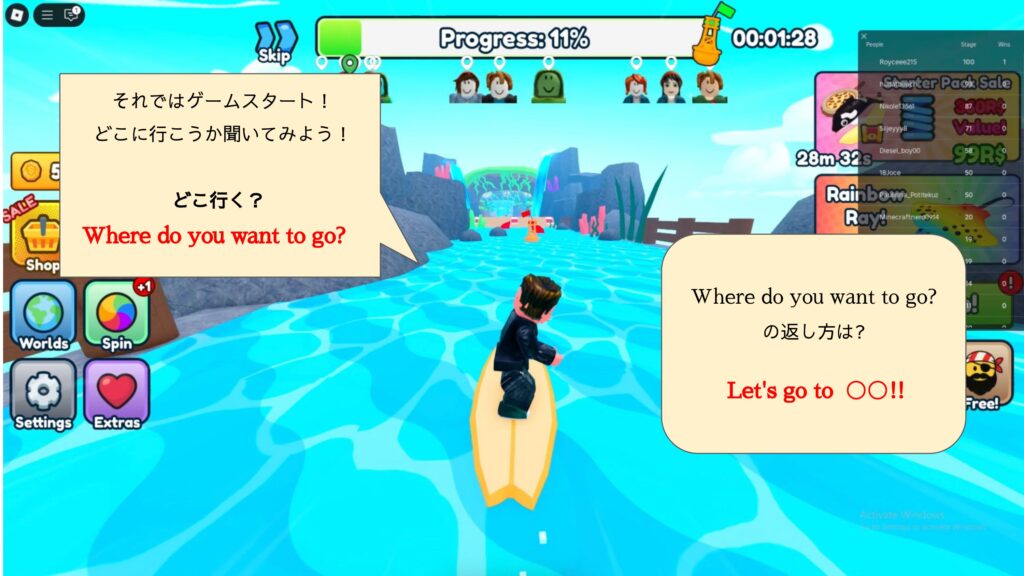This screenshot has height=576, width=1024.
Task: Open the gear Settings menu
Action: 43,395
